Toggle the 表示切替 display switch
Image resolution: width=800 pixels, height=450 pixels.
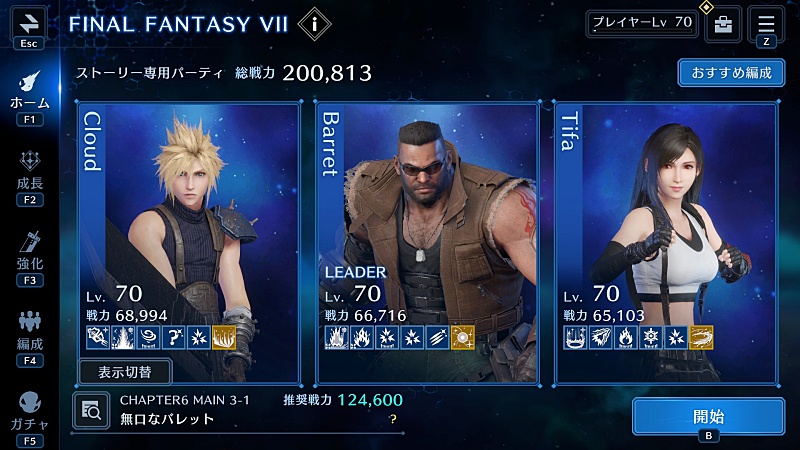click(126, 372)
